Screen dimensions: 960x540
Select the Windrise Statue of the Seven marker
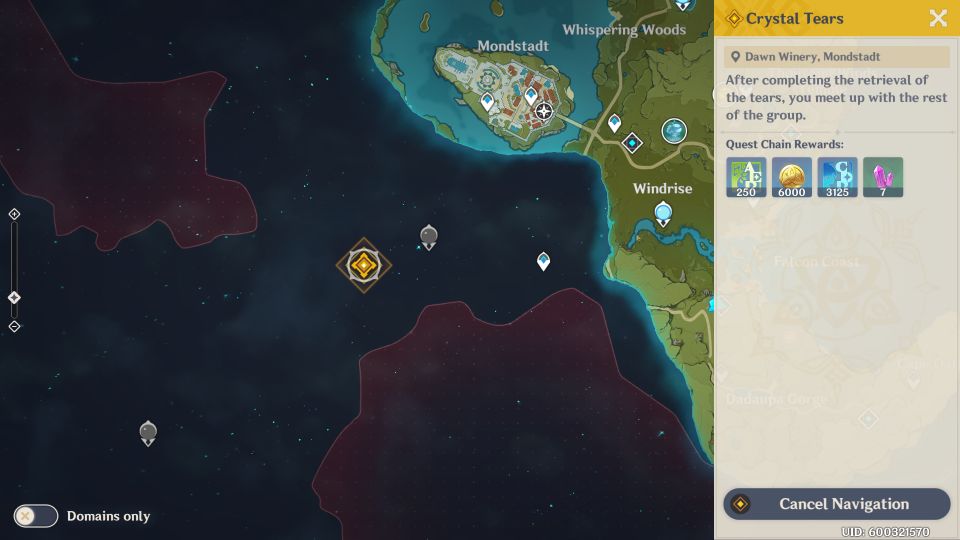pyautogui.click(x=663, y=213)
